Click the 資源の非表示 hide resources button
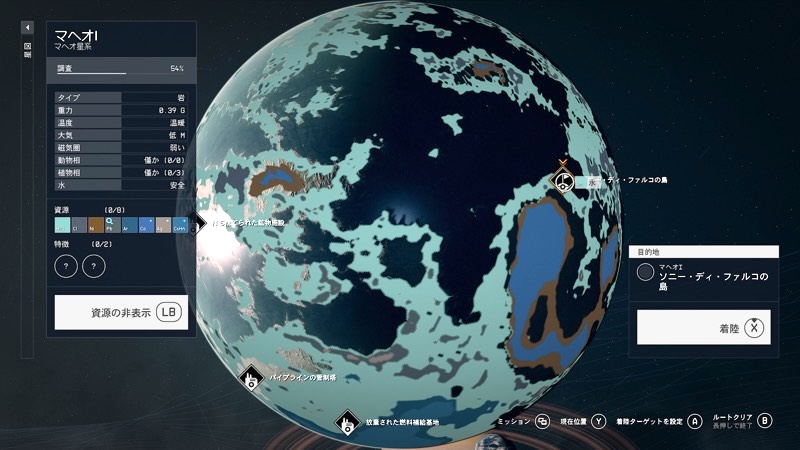Viewport: 800px width, 450px height. pos(120,312)
